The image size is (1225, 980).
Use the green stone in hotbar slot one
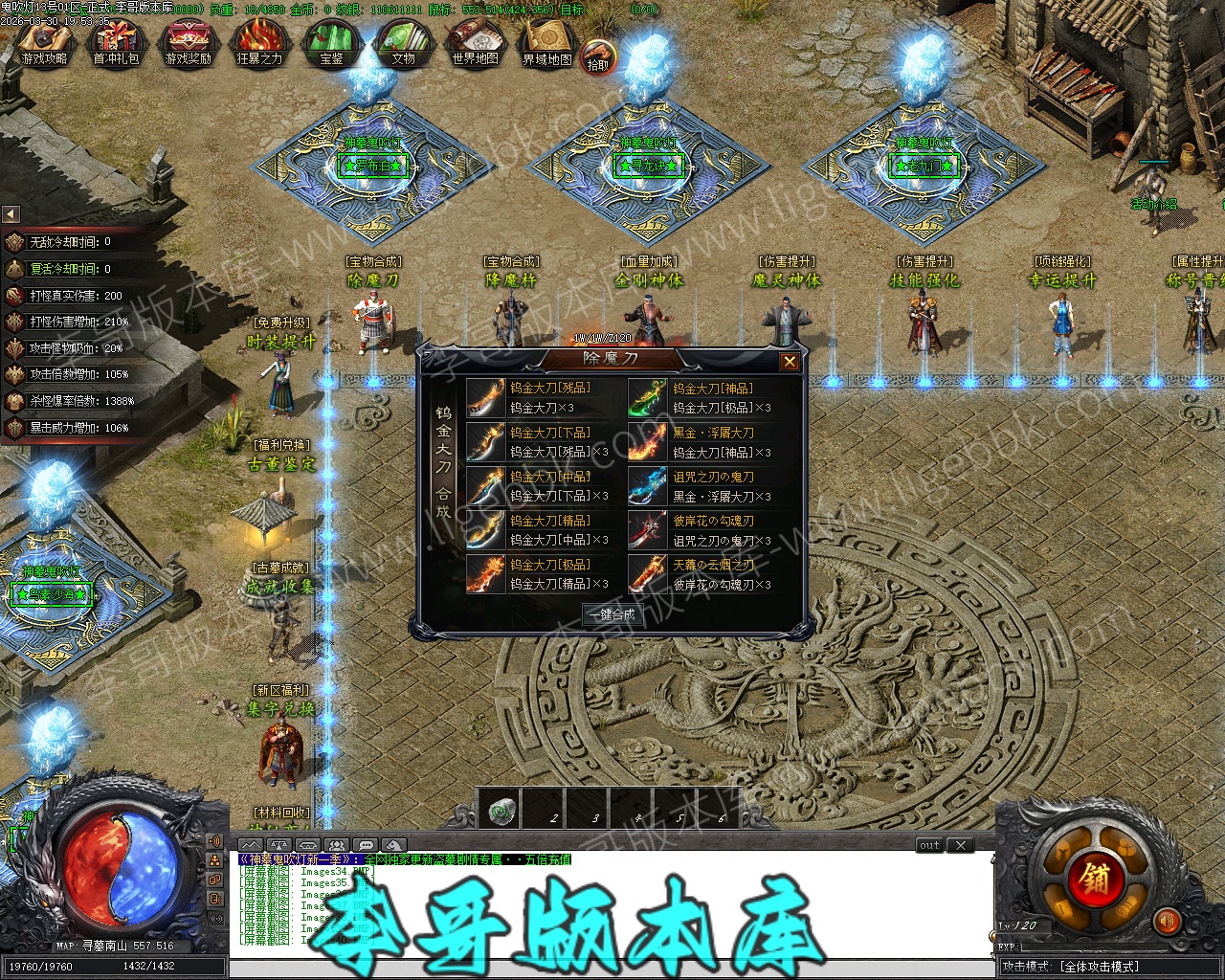[x=504, y=812]
